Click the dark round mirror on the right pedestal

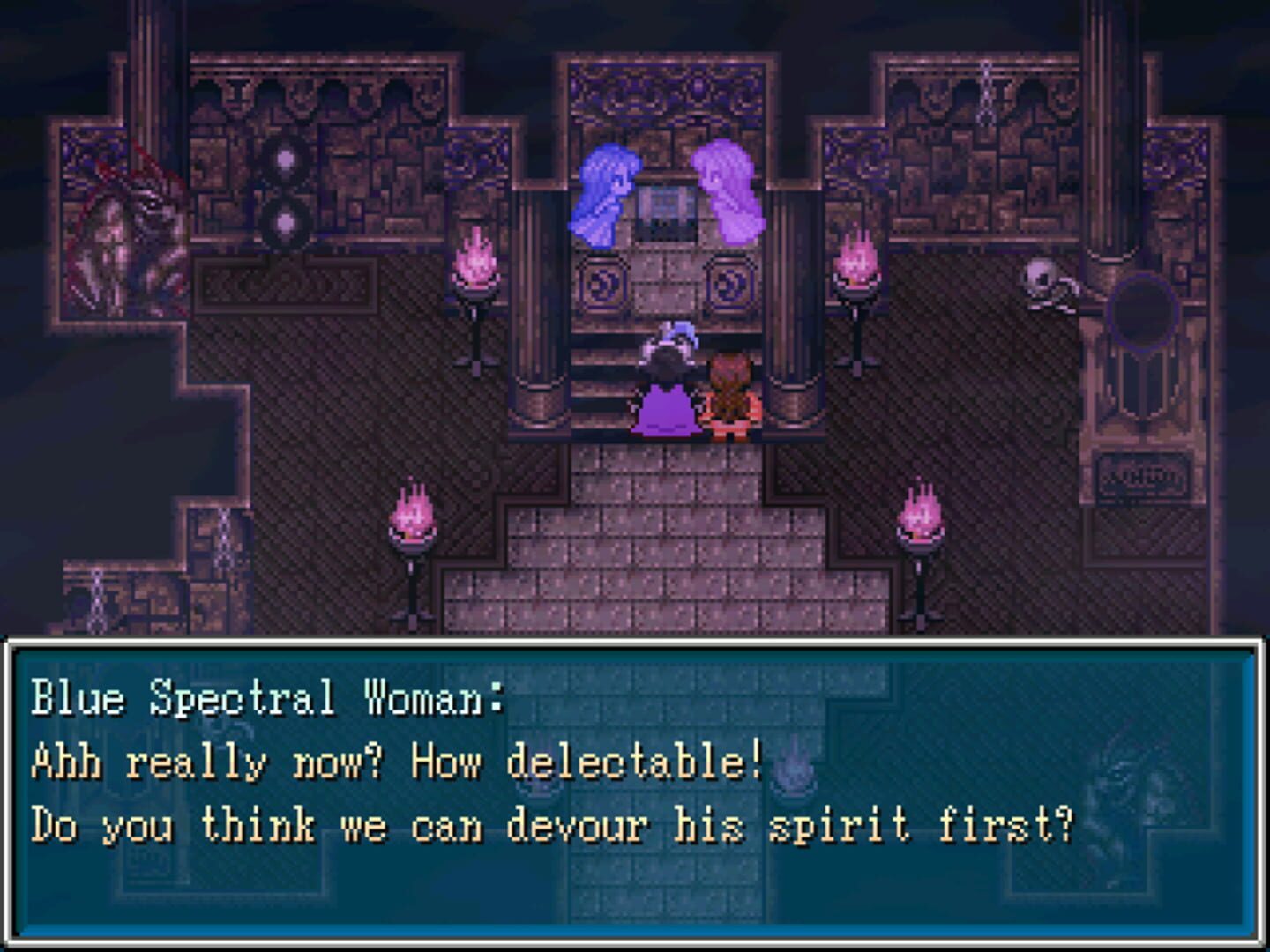[x=1142, y=313]
